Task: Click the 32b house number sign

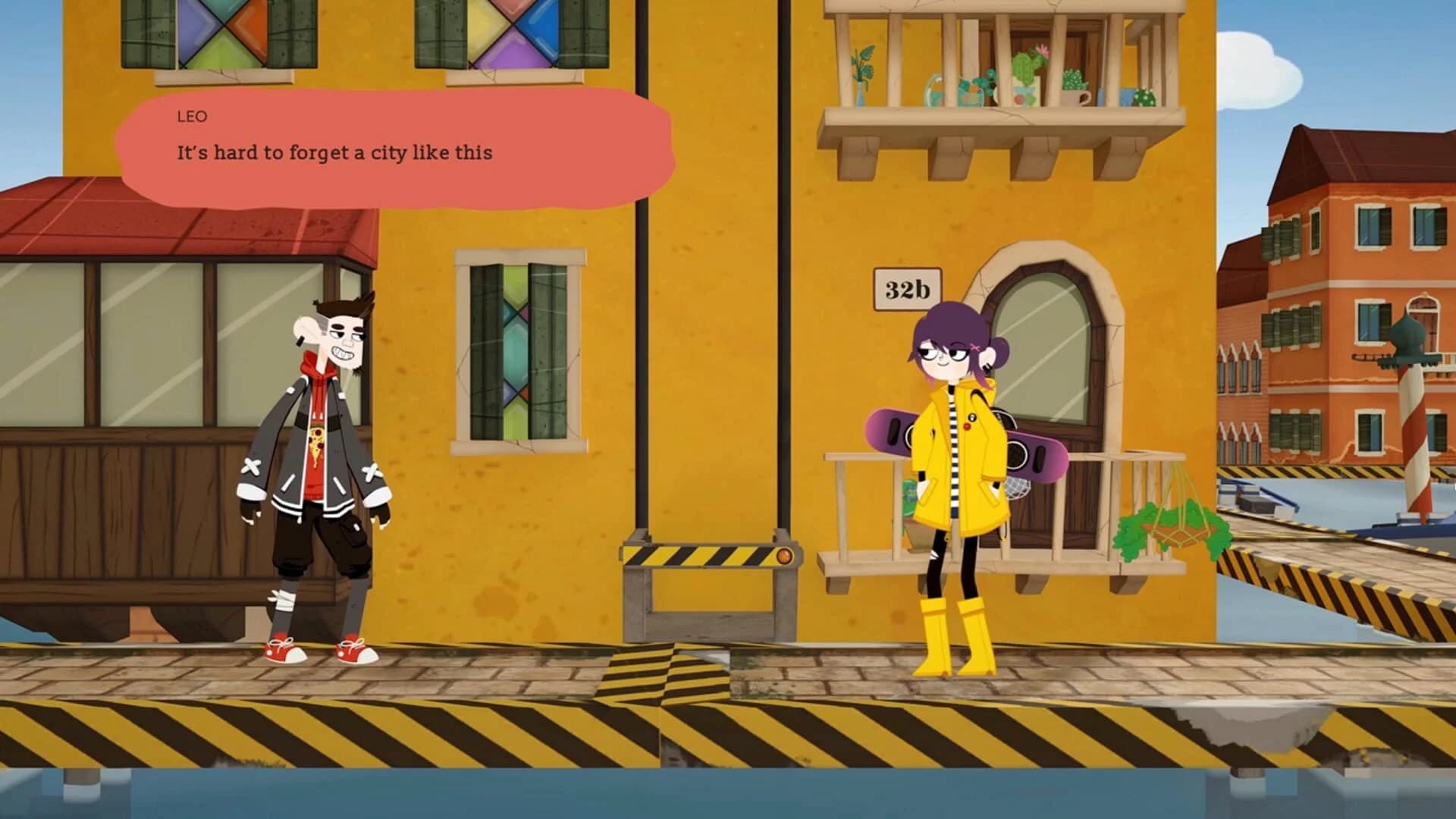Action: click(x=907, y=287)
